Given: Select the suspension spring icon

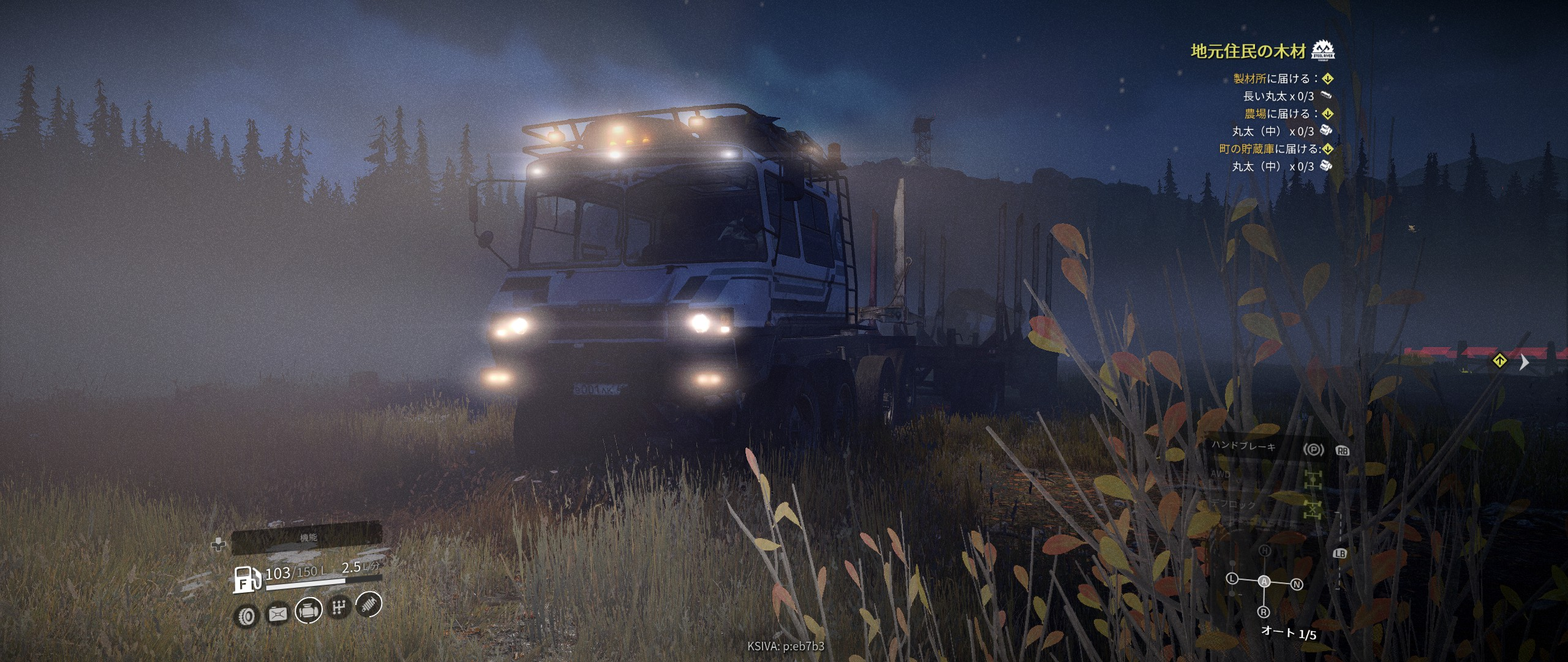Looking at the screenshot, I should [x=369, y=604].
